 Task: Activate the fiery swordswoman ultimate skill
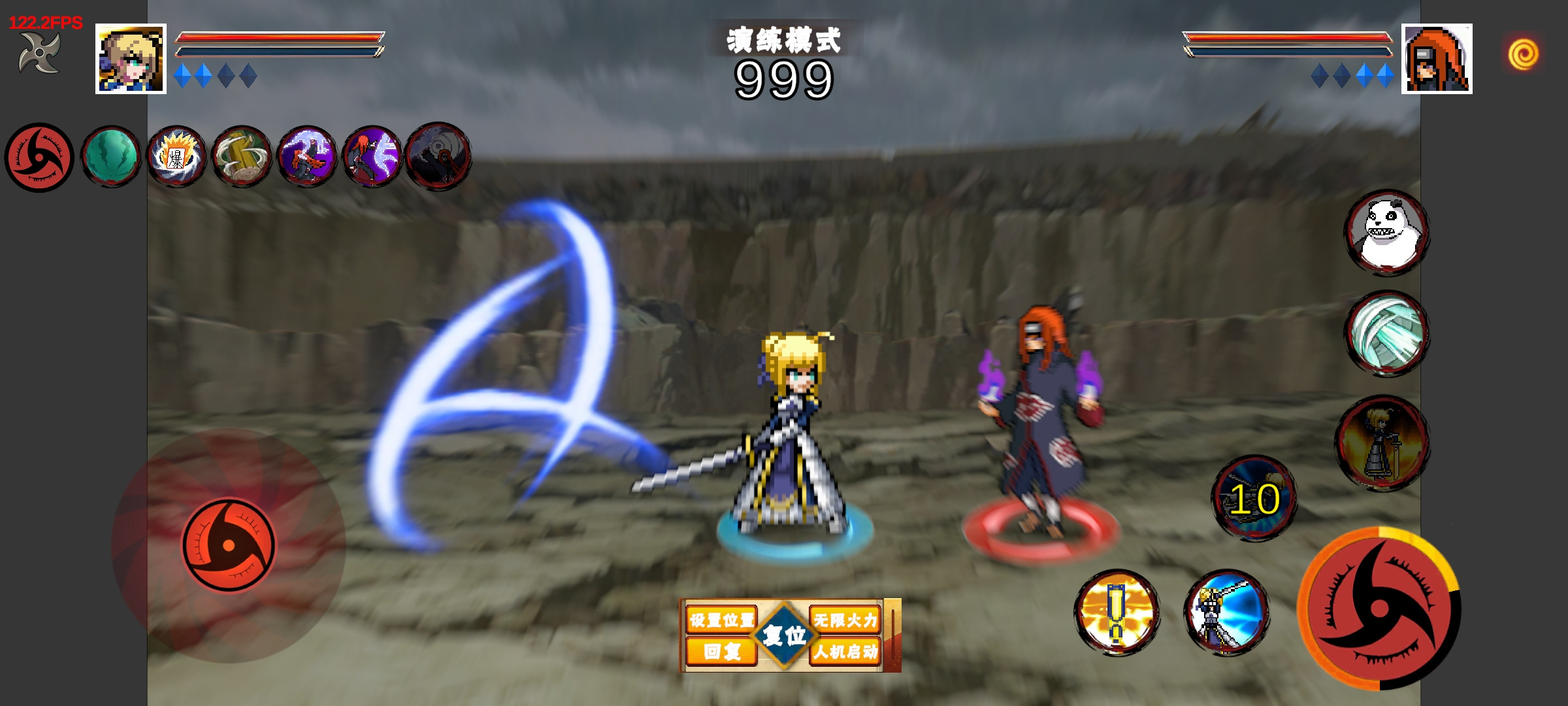1382,443
